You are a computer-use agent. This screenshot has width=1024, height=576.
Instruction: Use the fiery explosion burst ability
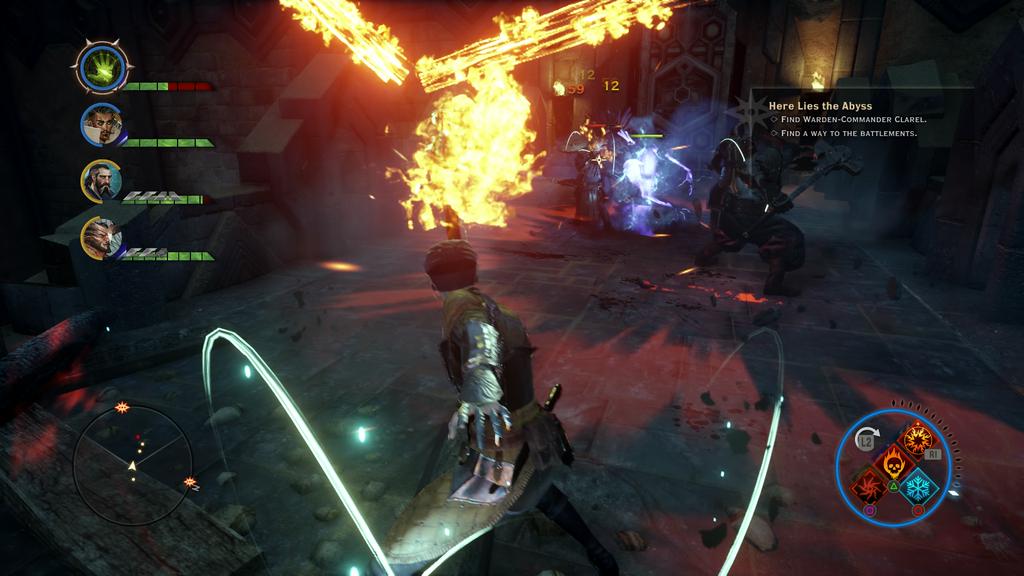click(x=917, y=439)
